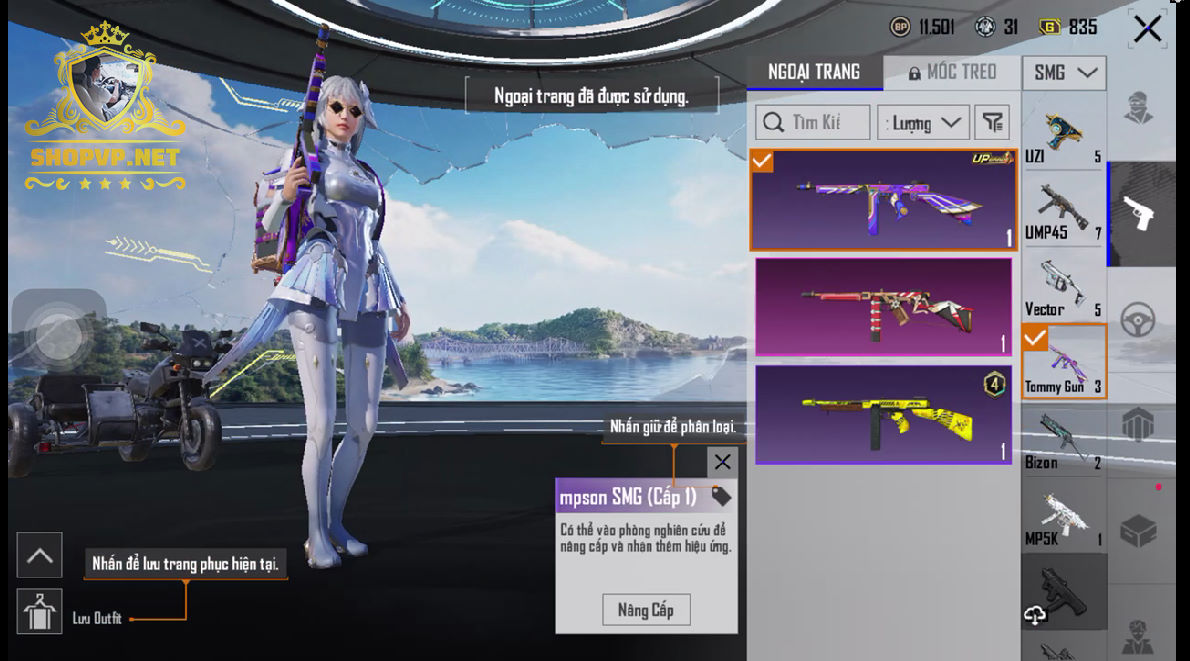Select the purple Tommy Gun skin
This screenshot has height=661, width=1190.
tap(883, 200)
